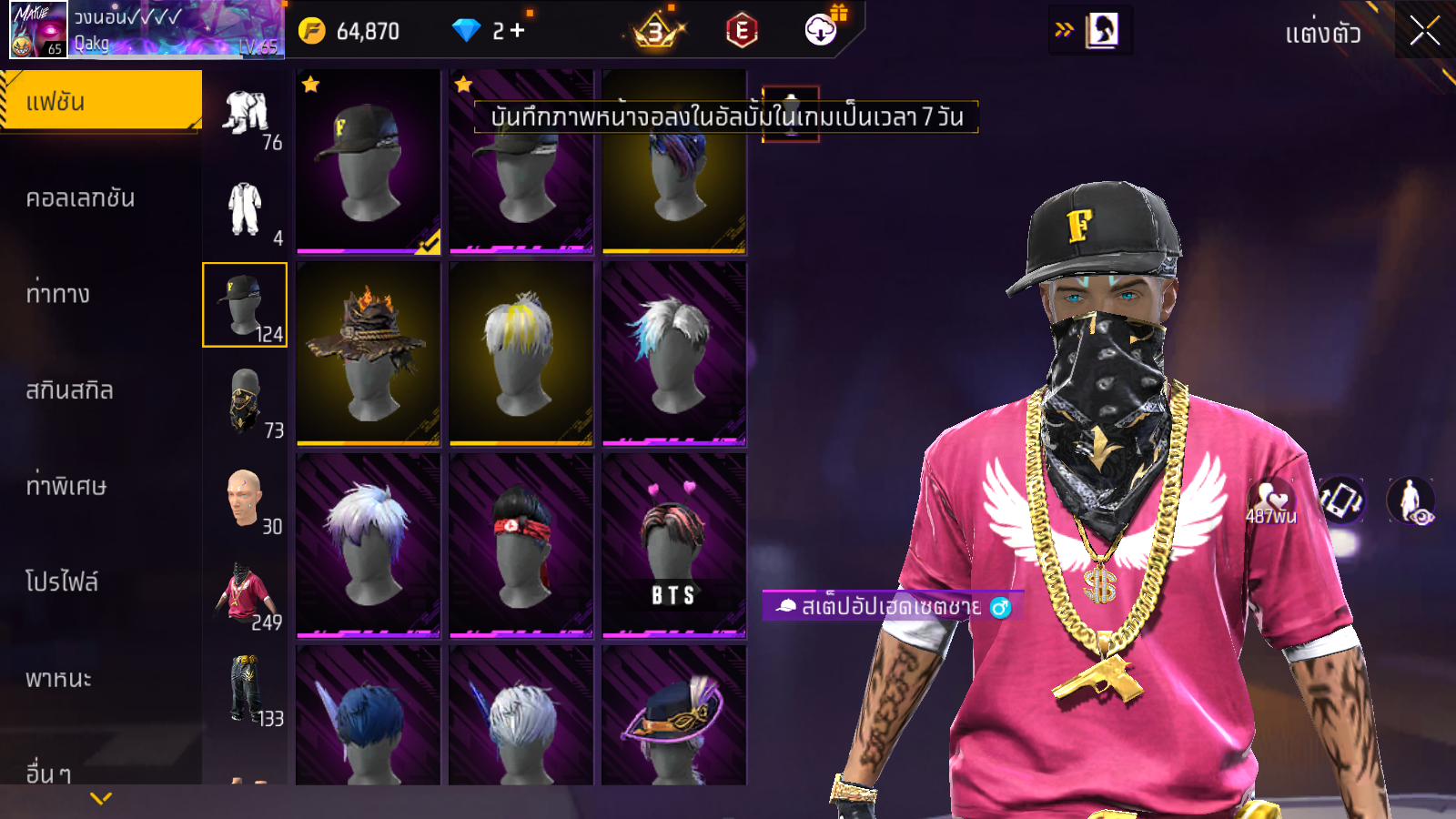The image size is (1456, 819).
Task: Pick the white and yellow streaked hair
Action: point(521,354)
